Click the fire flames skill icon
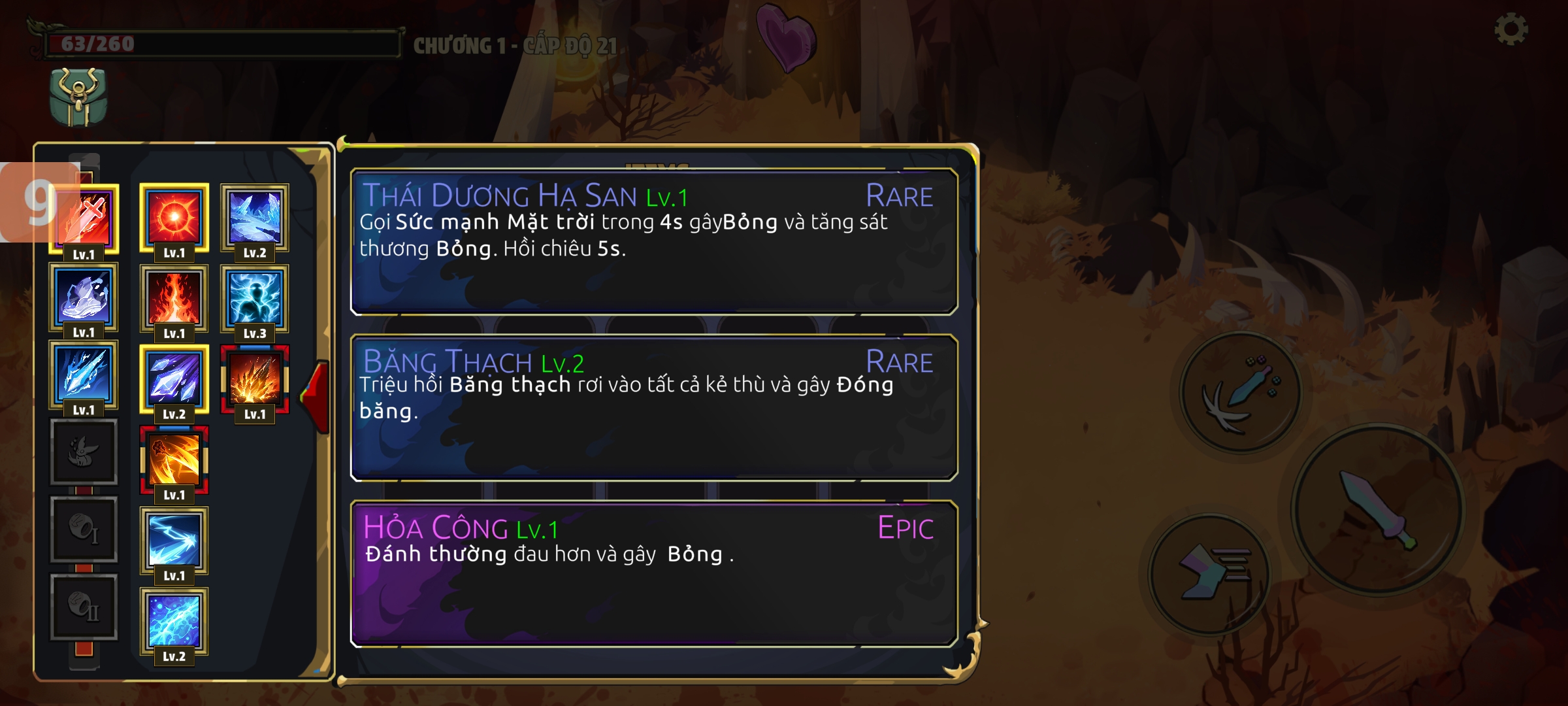 tap(174, 298)
